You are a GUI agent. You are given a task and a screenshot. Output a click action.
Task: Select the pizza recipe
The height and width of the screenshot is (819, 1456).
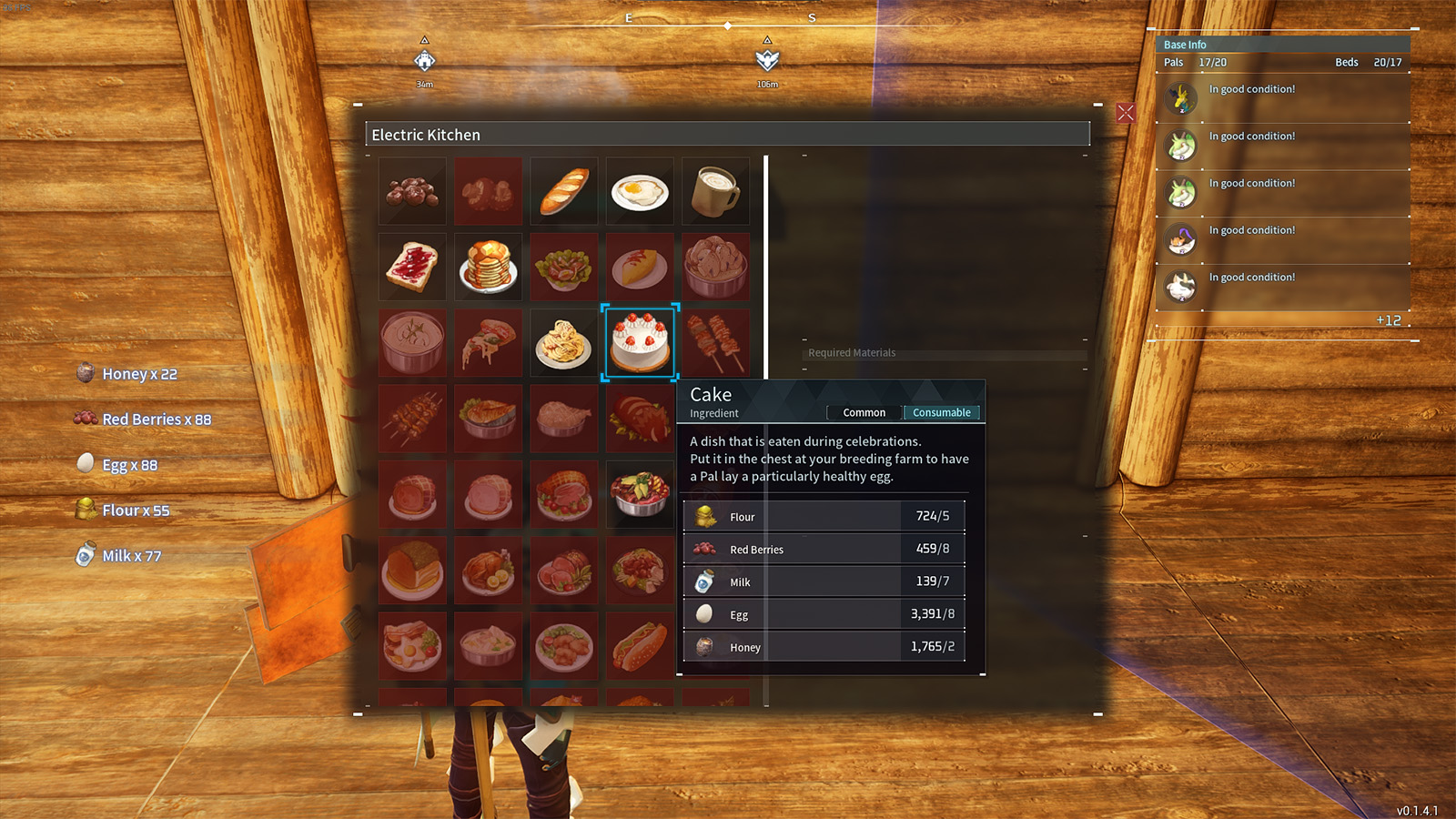point(488,343)
